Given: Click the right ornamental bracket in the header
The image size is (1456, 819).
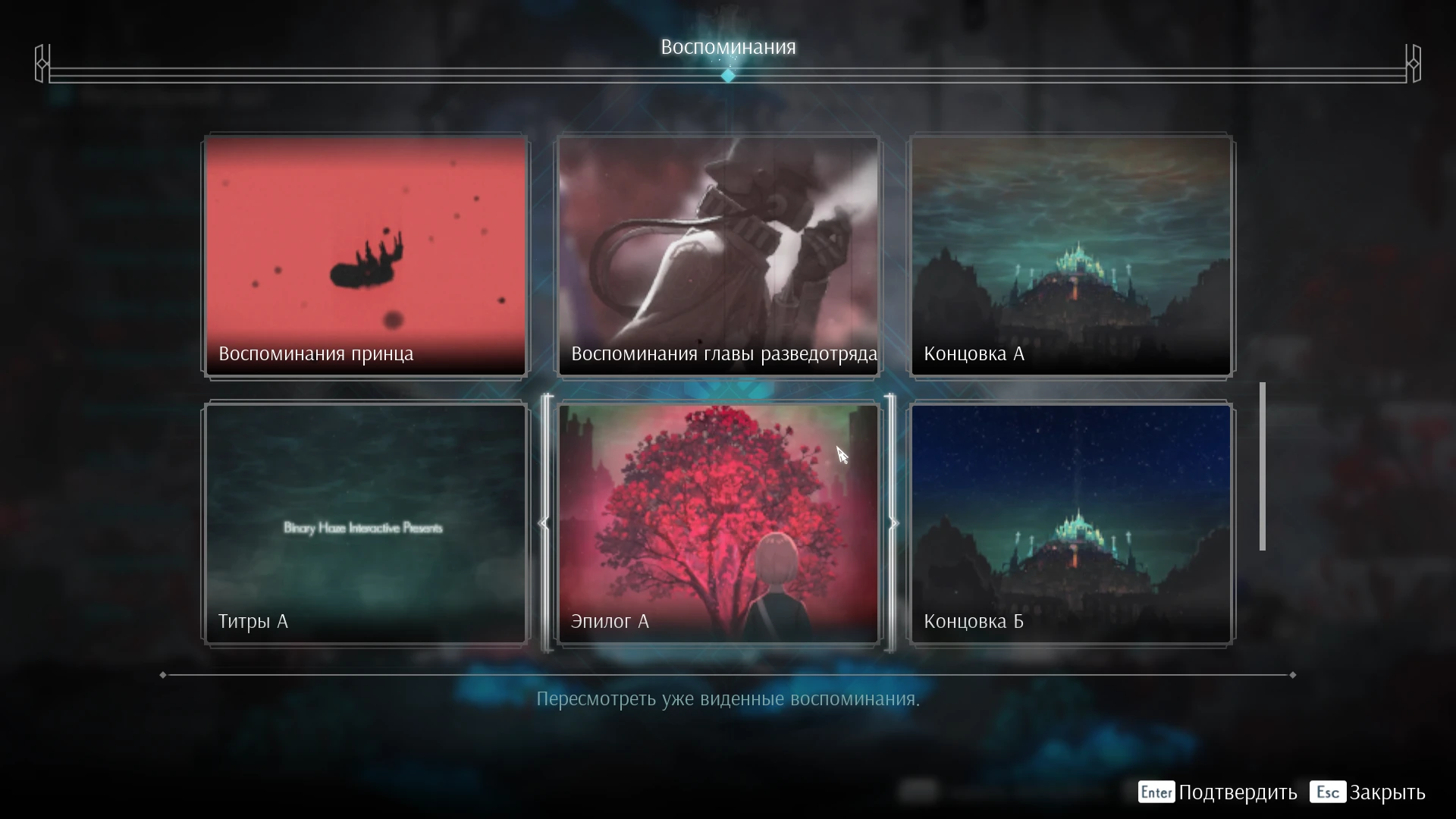Looking at the screenshot, I should tap(1414, 64).
